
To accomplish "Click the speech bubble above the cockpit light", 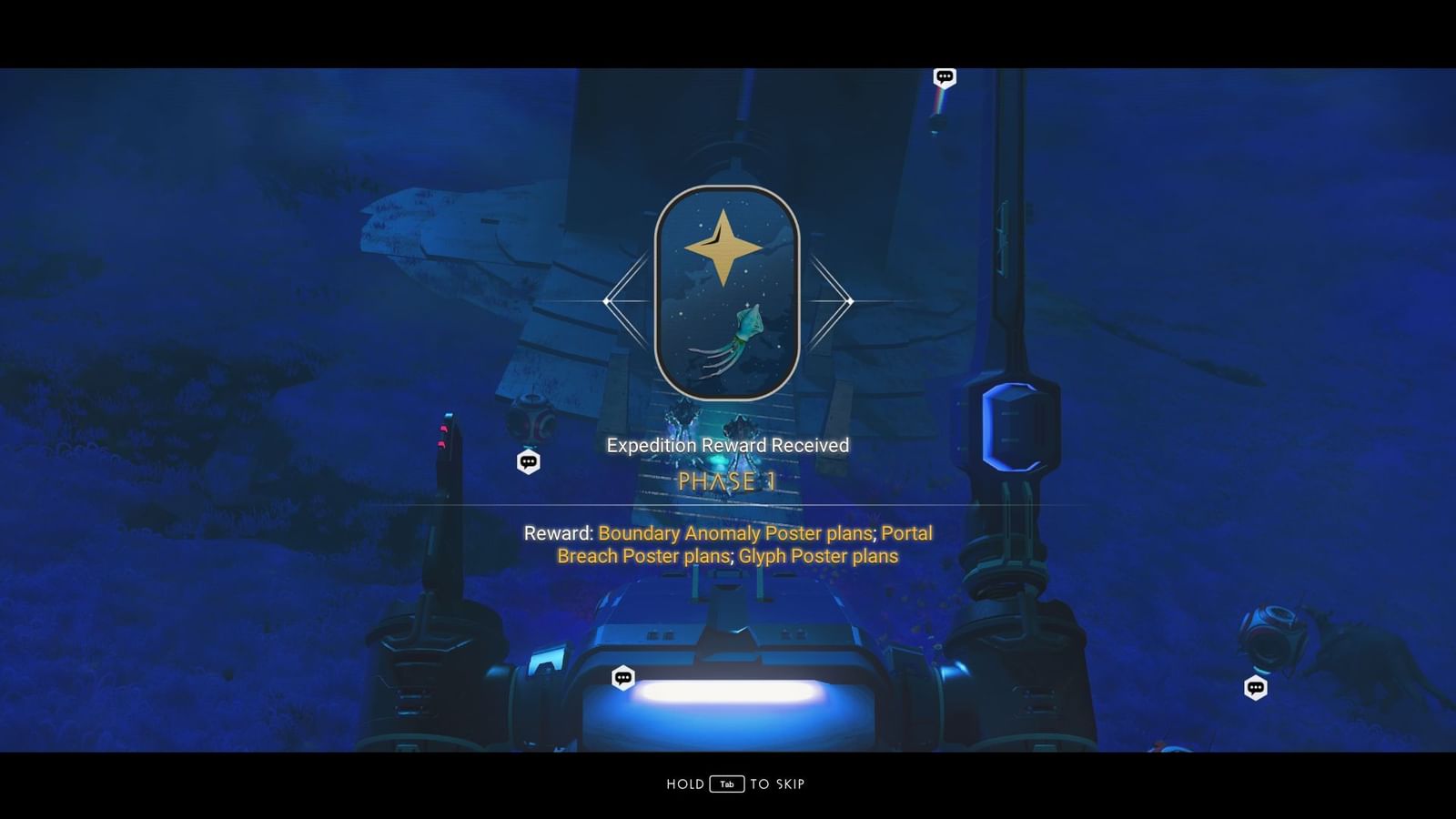I will click(623, 678).
